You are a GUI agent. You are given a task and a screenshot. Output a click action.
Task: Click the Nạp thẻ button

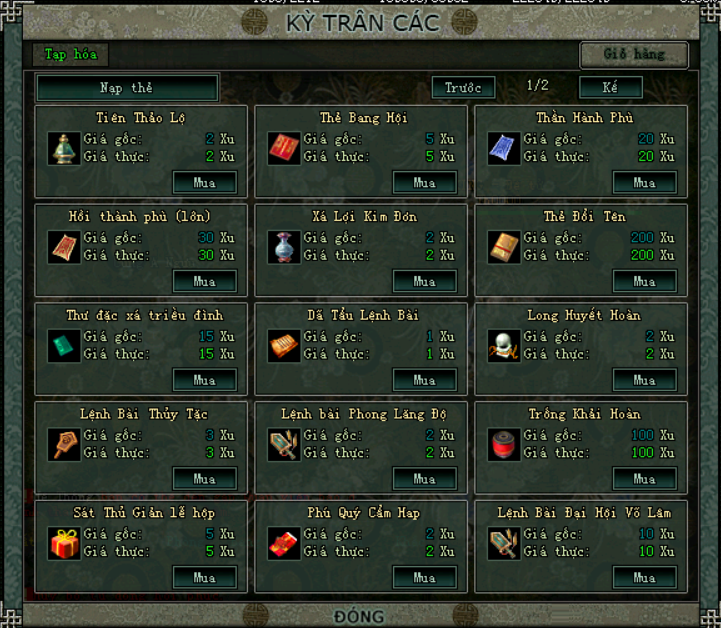(127, 88)
